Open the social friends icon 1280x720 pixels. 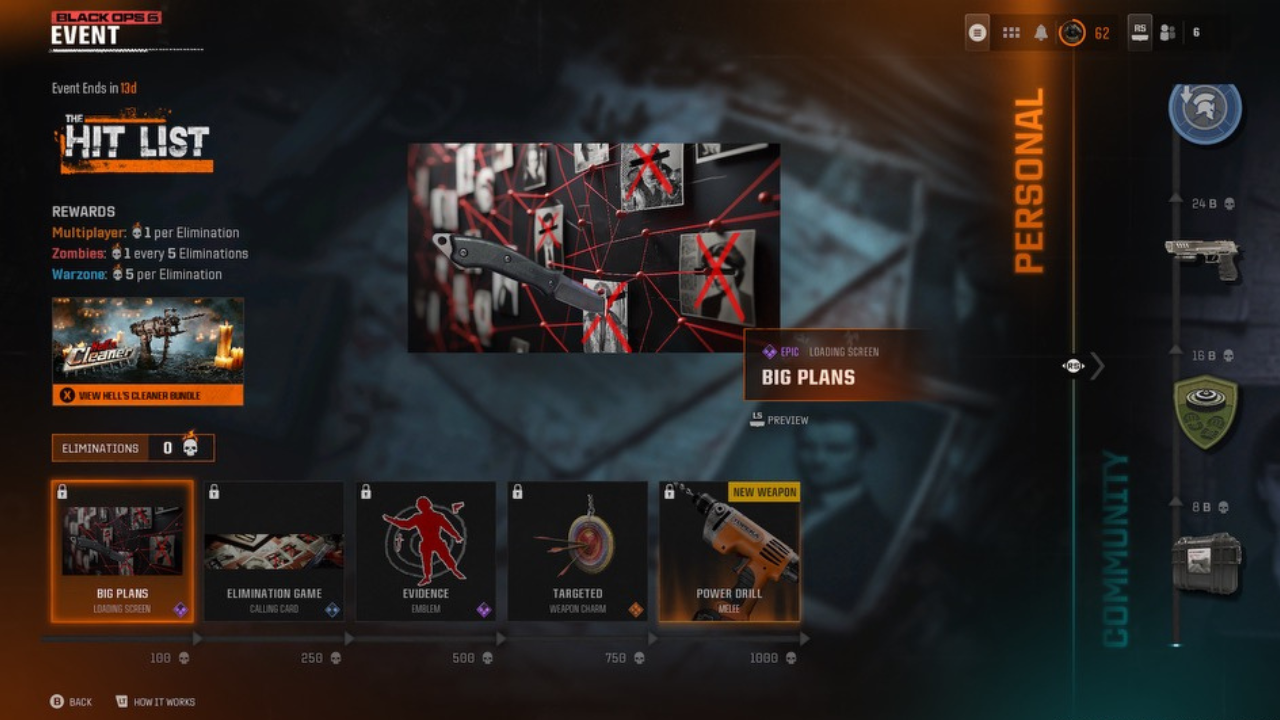(1167, 33)
